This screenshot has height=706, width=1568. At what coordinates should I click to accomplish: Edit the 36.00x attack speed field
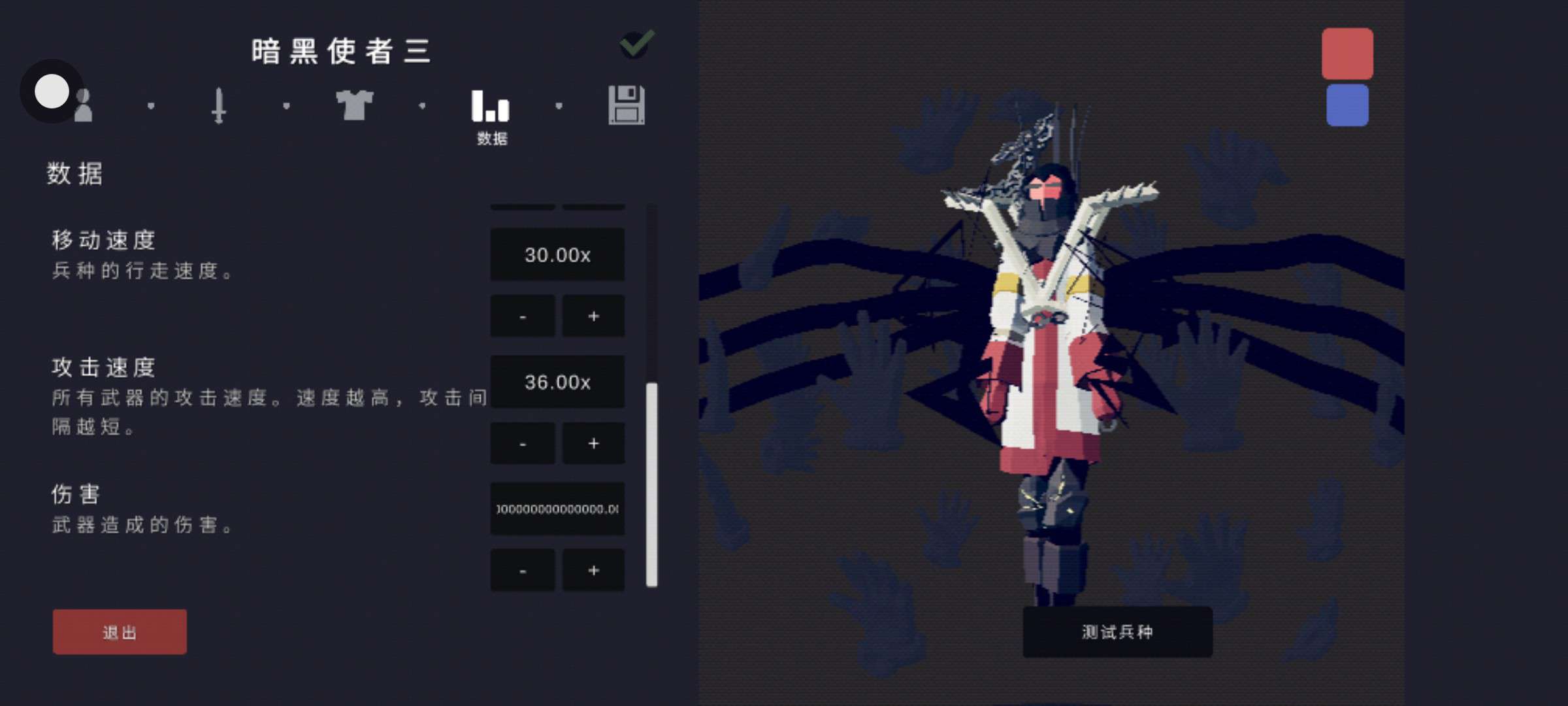557,382
